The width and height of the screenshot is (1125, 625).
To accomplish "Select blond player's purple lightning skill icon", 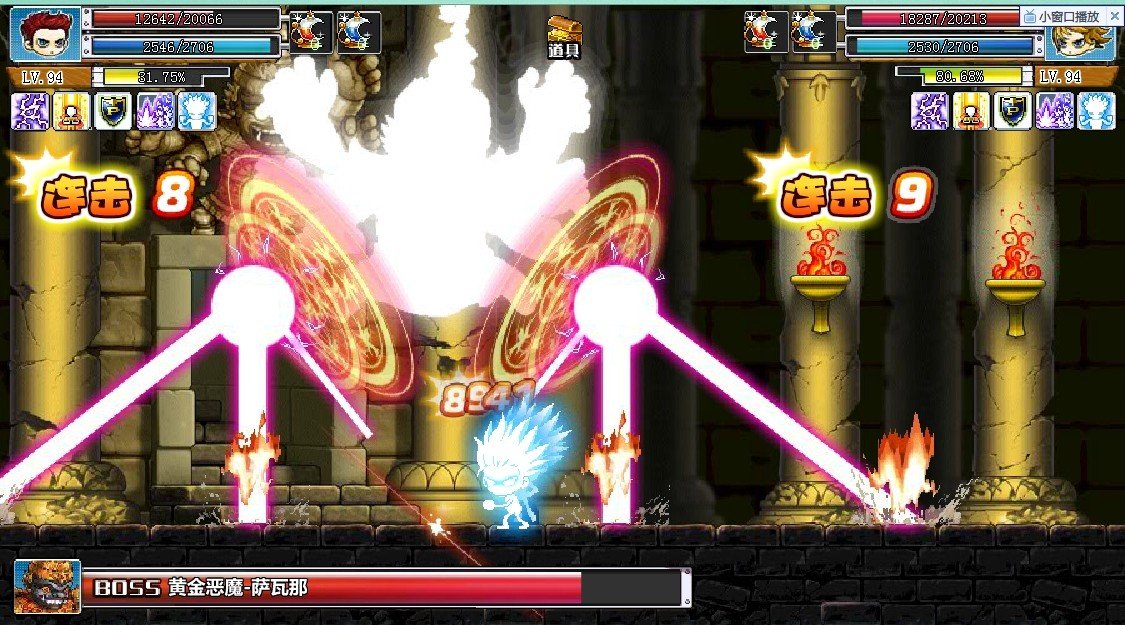I will coord(929,110).
